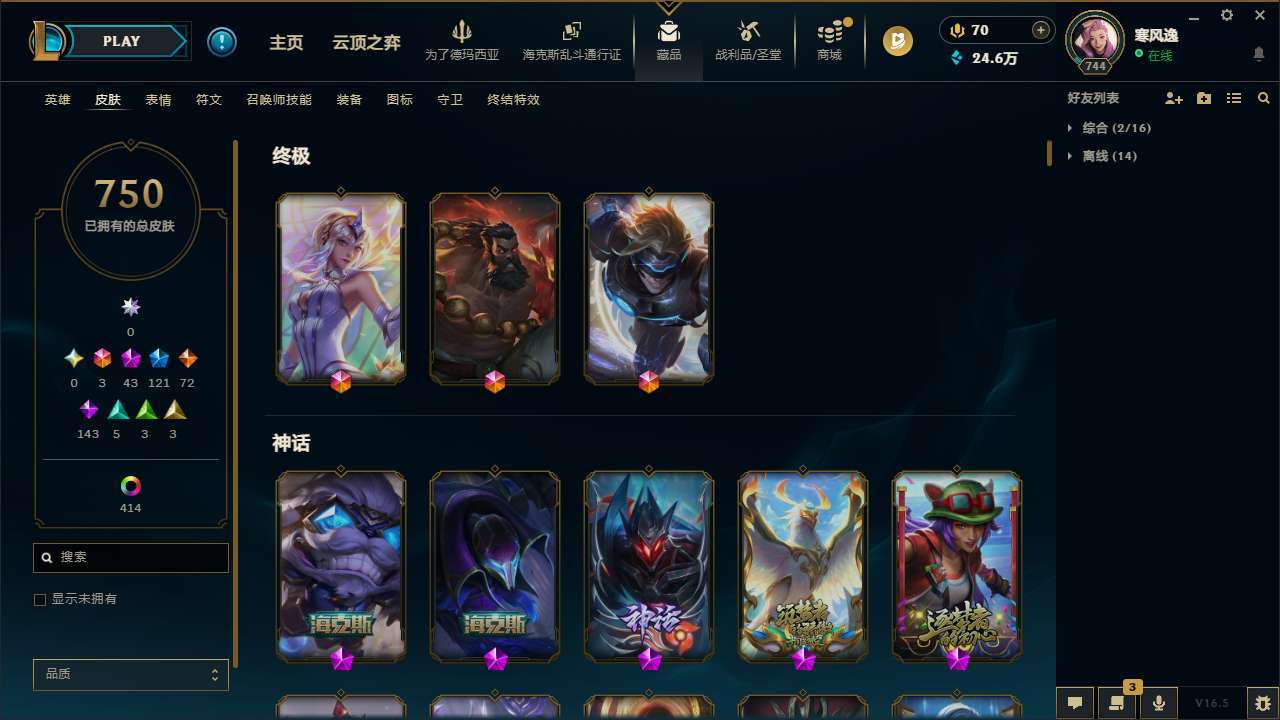Toggle the voice microphone button
This screenshot has height=720, width=1280.
(x=1159, y=703)
